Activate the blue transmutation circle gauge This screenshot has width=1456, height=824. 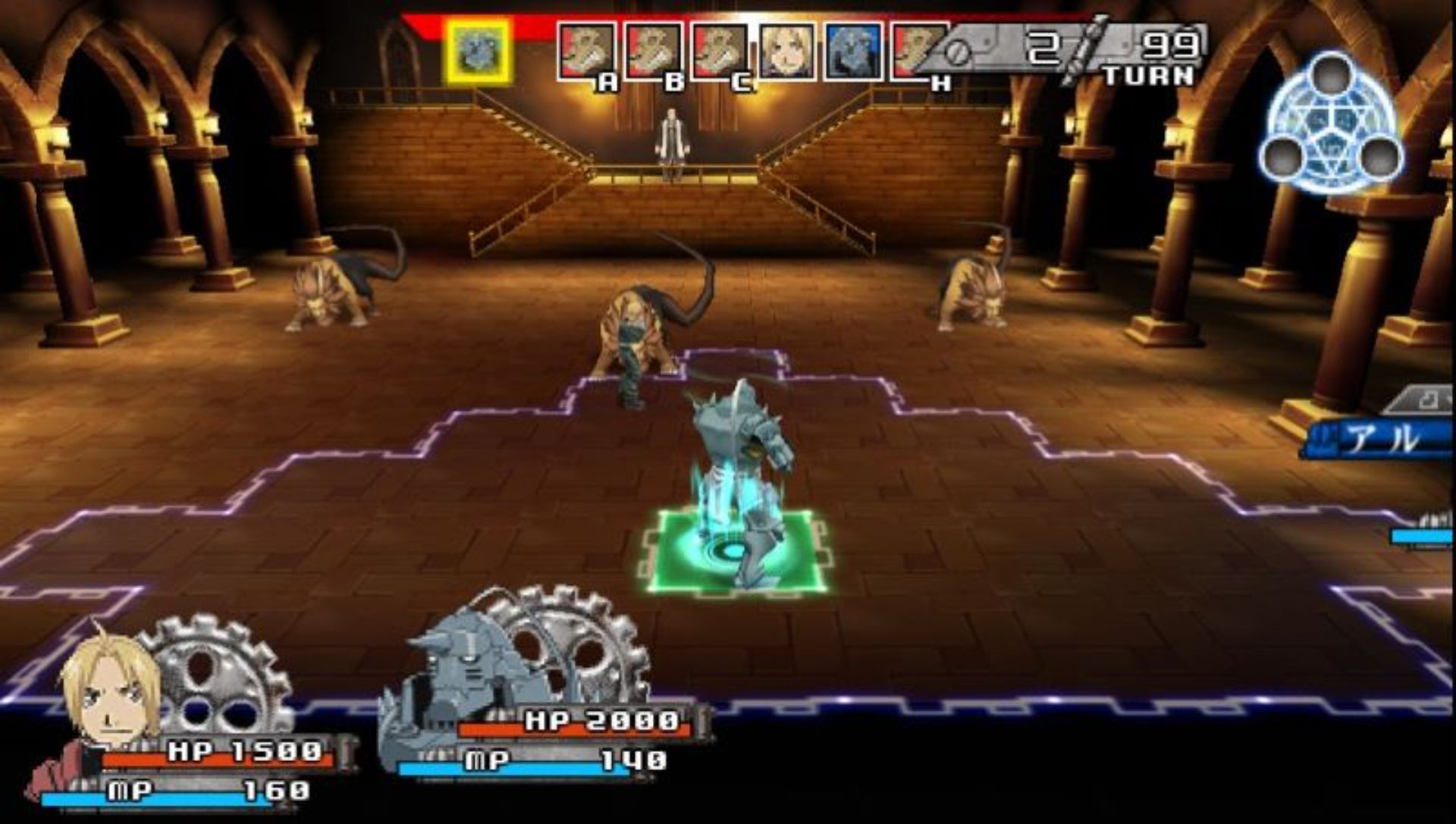pos(1331,123)
